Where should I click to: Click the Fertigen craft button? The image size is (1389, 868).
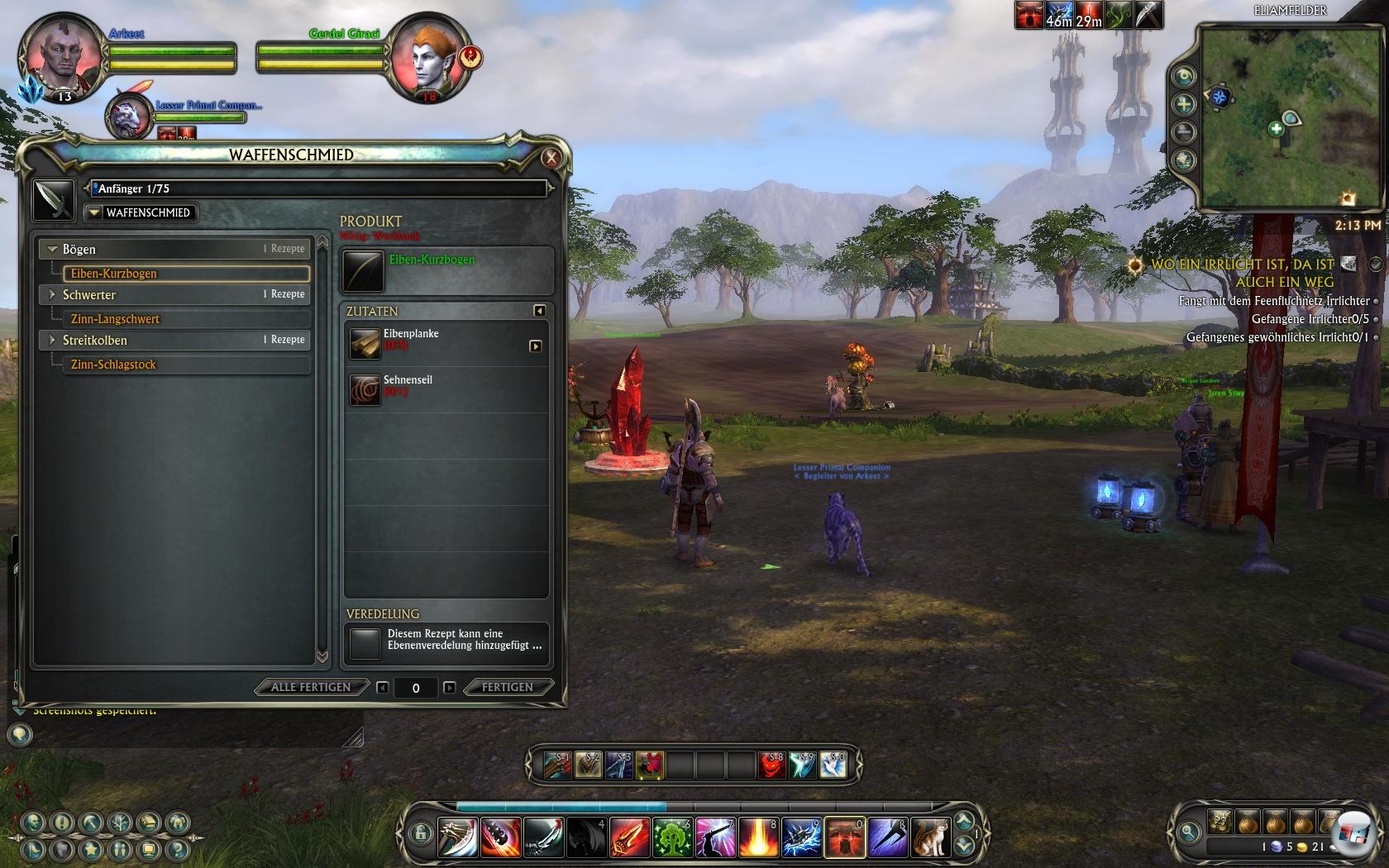[x=507, y=687]
